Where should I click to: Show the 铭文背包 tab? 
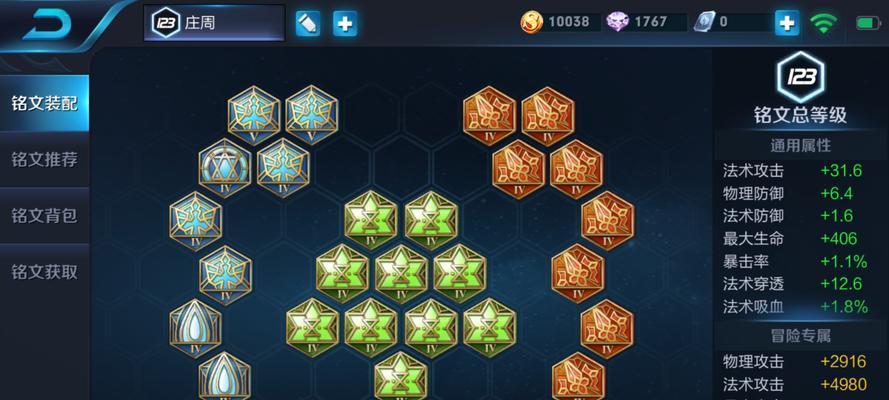click(x=44, y=215)
